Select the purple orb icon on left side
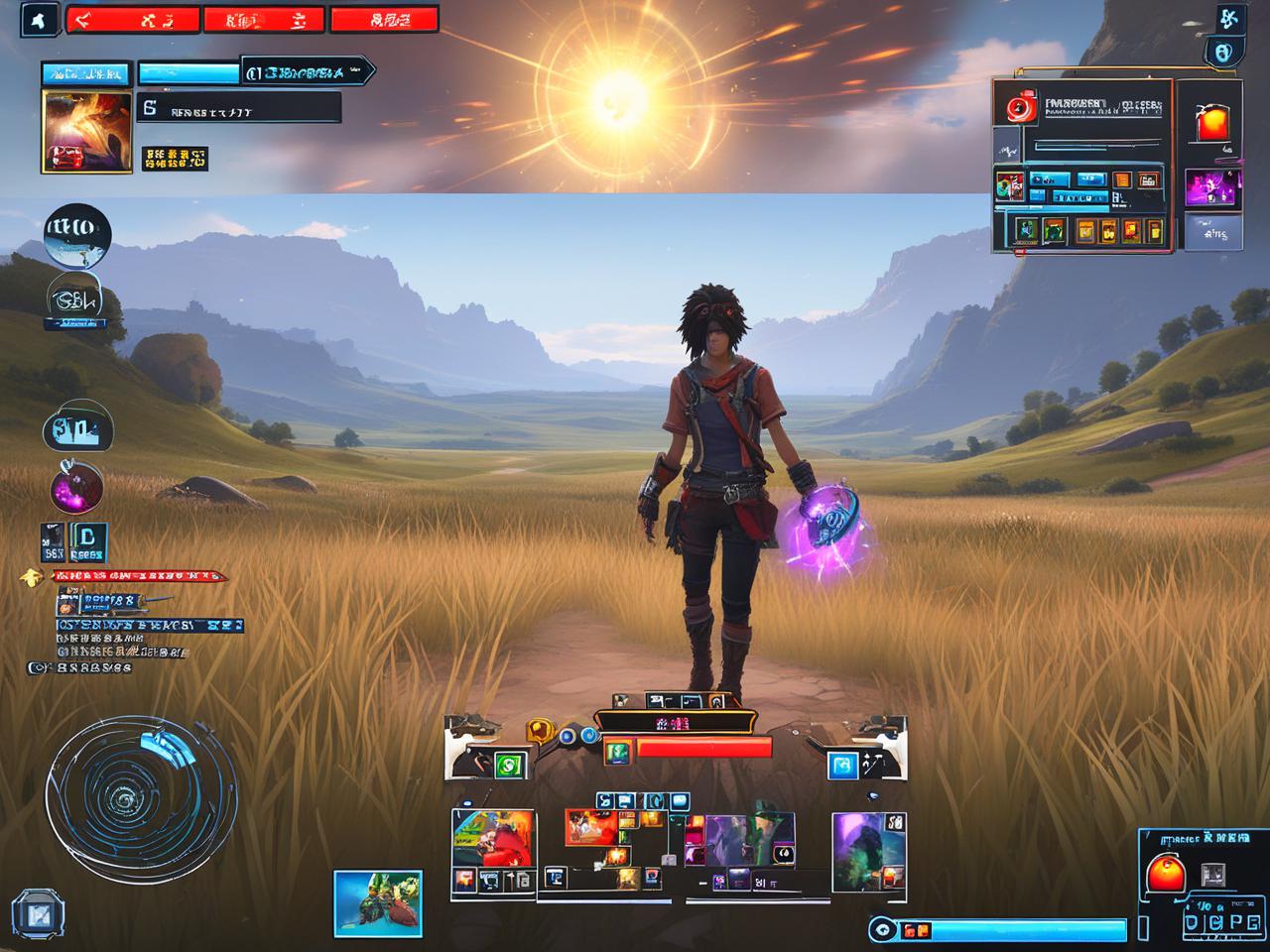The image size is (1270, 952). coord(76,488)
